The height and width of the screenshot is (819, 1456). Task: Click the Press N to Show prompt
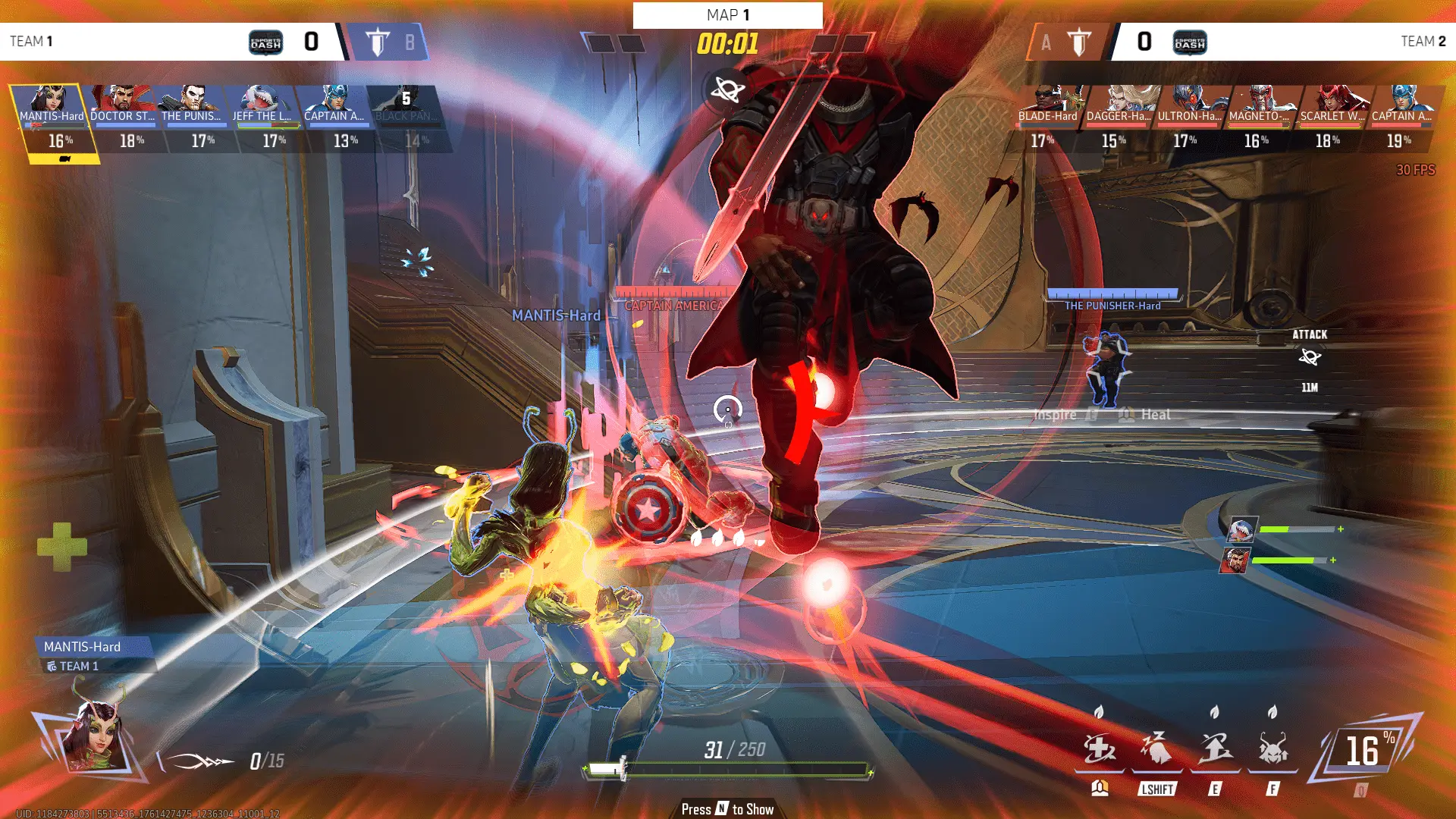[726, 808]
